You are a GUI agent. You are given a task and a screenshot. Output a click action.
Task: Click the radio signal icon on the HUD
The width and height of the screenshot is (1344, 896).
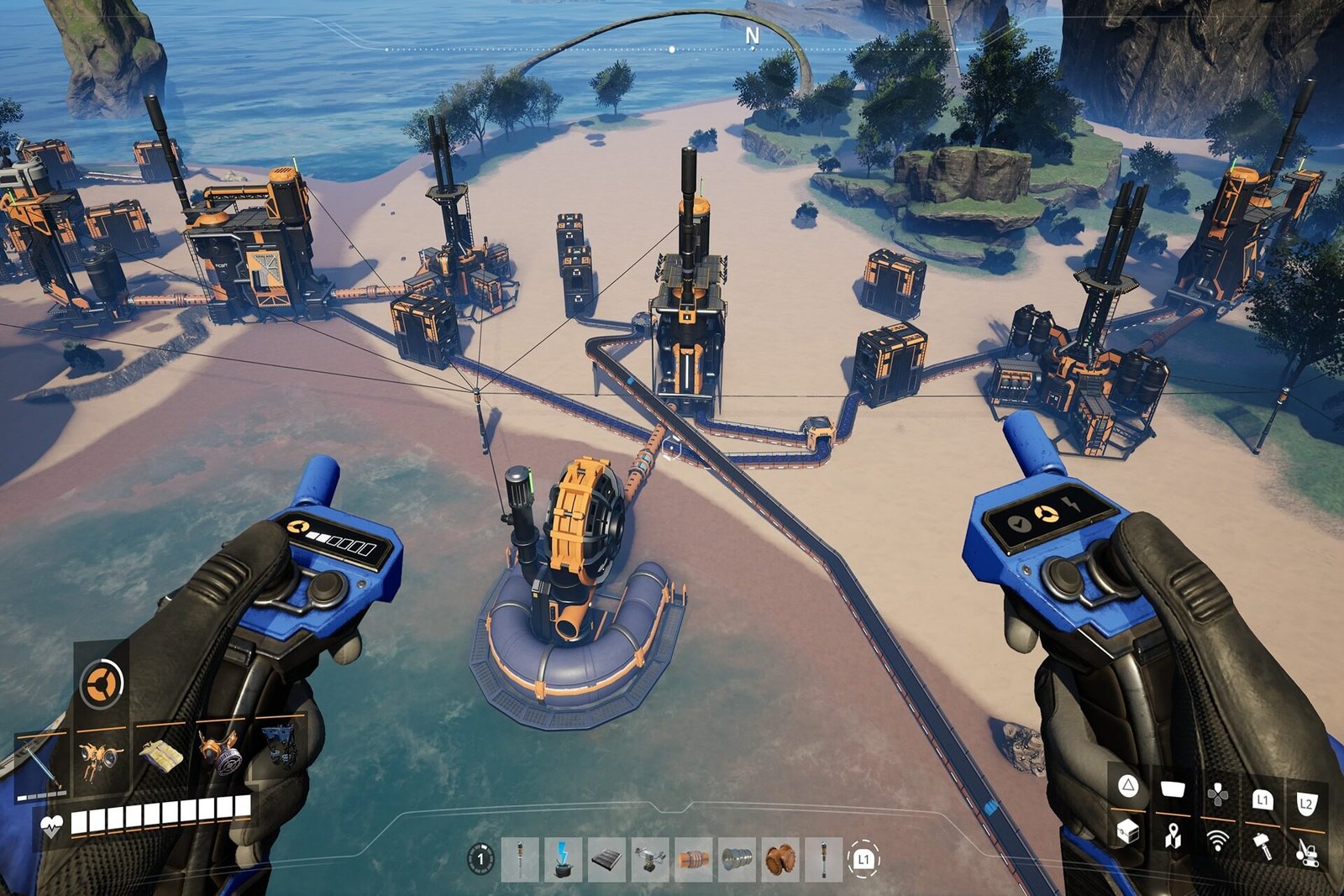coord(1218,840)
